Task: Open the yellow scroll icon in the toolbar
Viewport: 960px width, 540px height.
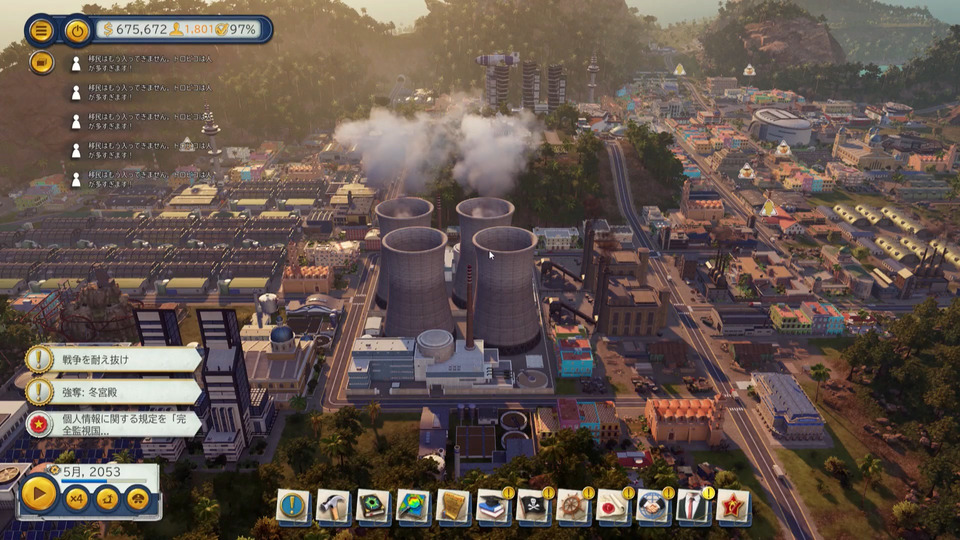Action: click(453, 506)
